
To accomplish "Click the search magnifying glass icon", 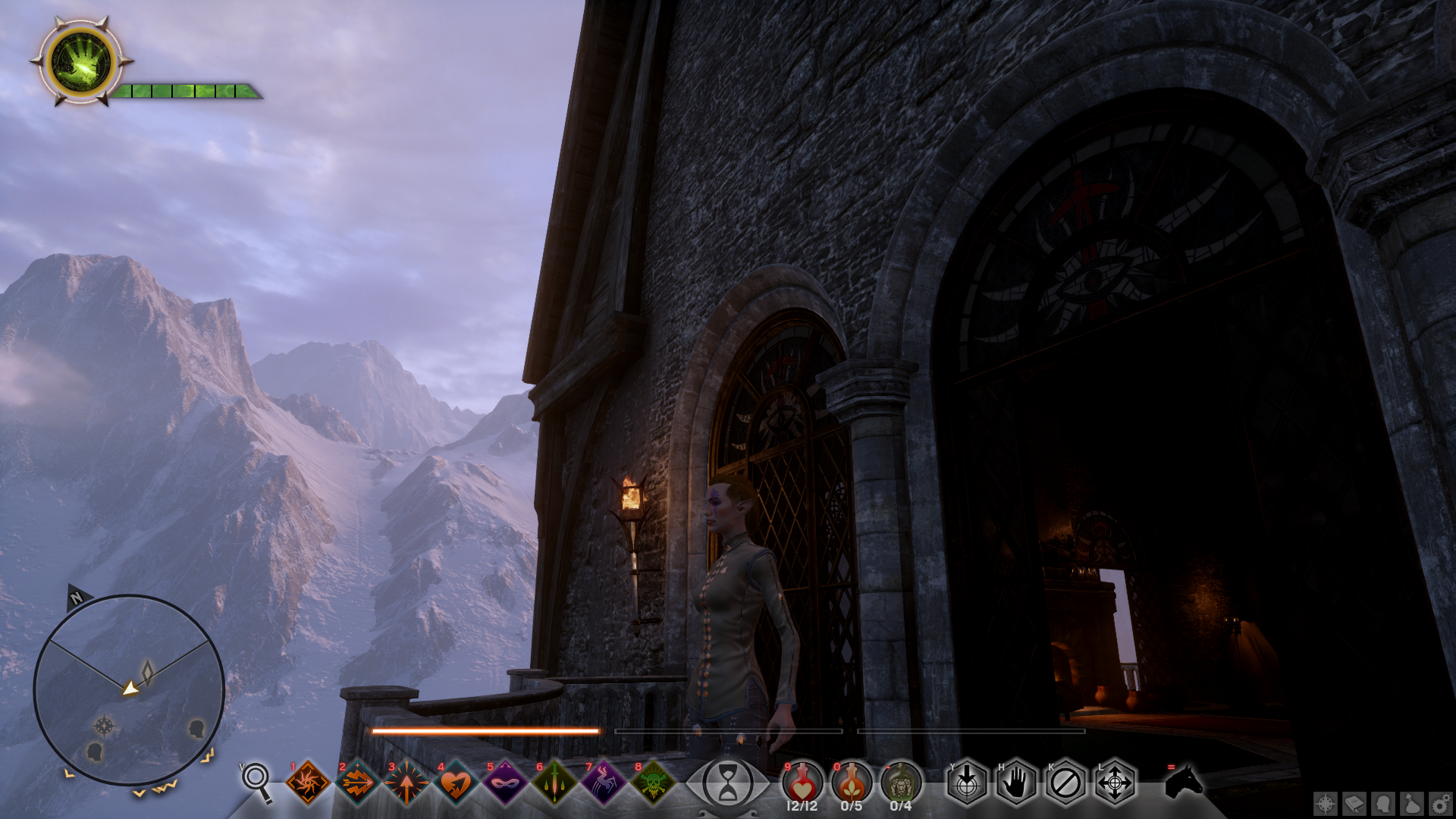I will pos(256,781).
